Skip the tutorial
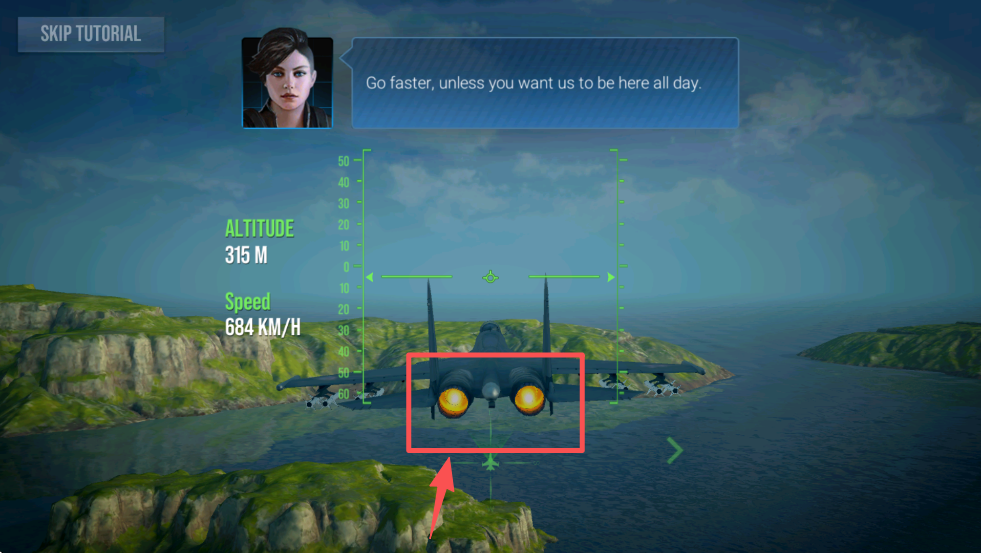The image size is (981, 553). [x=90, y=34]
